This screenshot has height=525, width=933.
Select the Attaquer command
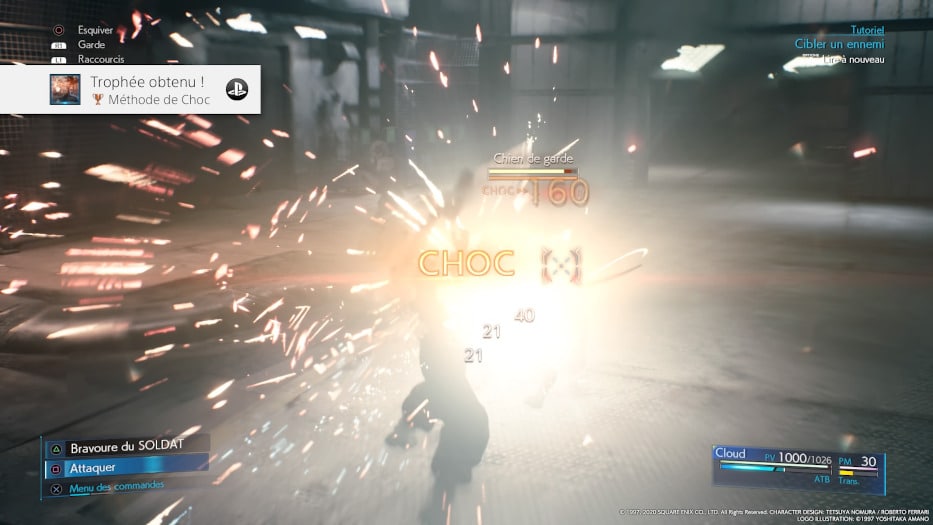coord(95,467)
